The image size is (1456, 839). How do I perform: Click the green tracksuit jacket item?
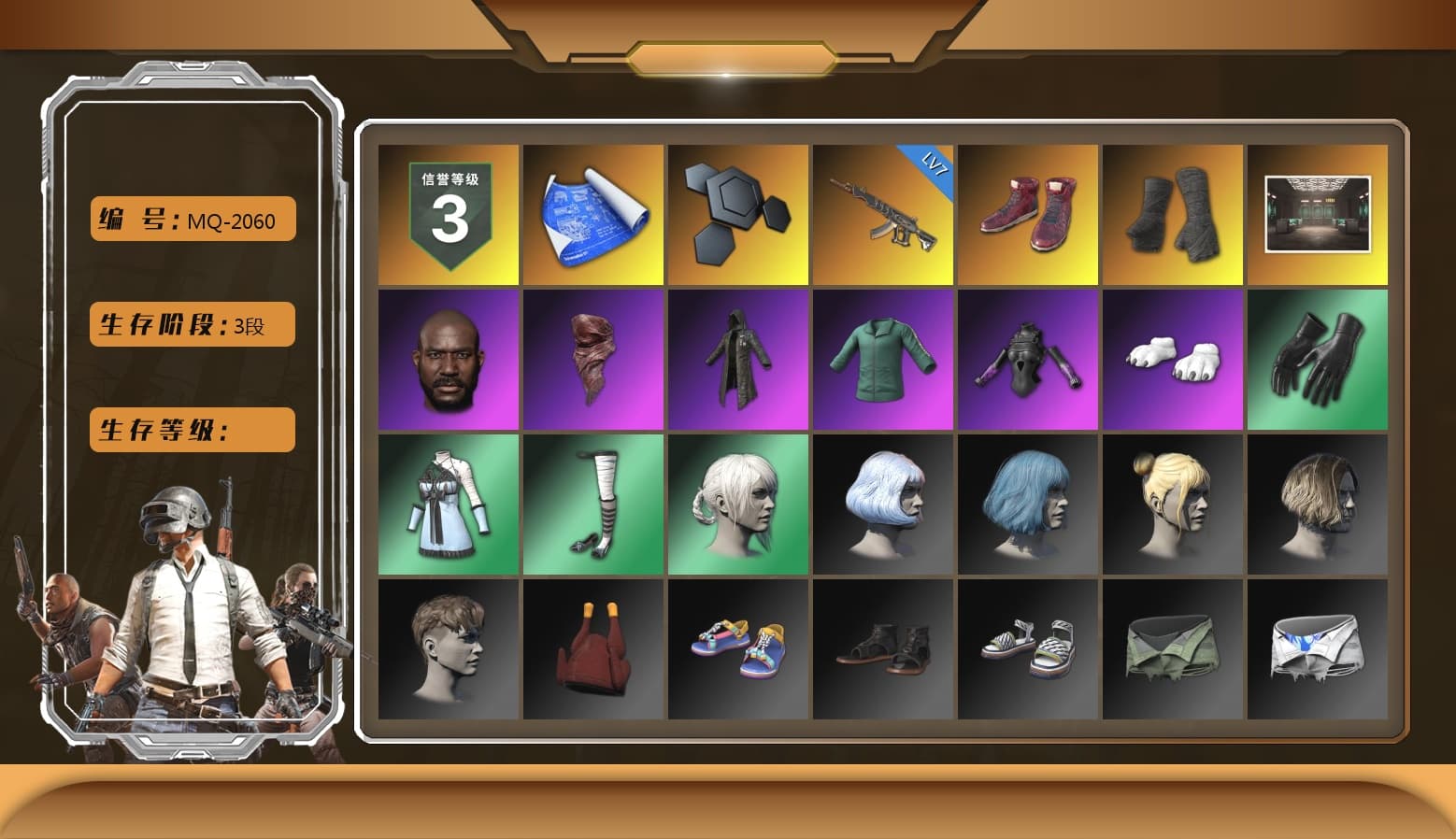tap(883, 359)
